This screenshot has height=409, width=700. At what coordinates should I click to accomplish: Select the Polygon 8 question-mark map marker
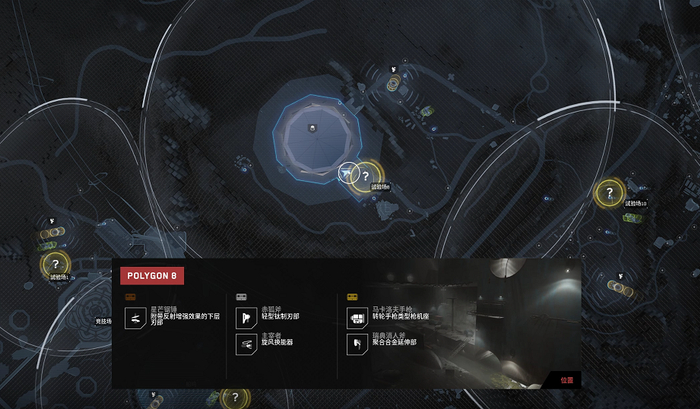(366, 176)
